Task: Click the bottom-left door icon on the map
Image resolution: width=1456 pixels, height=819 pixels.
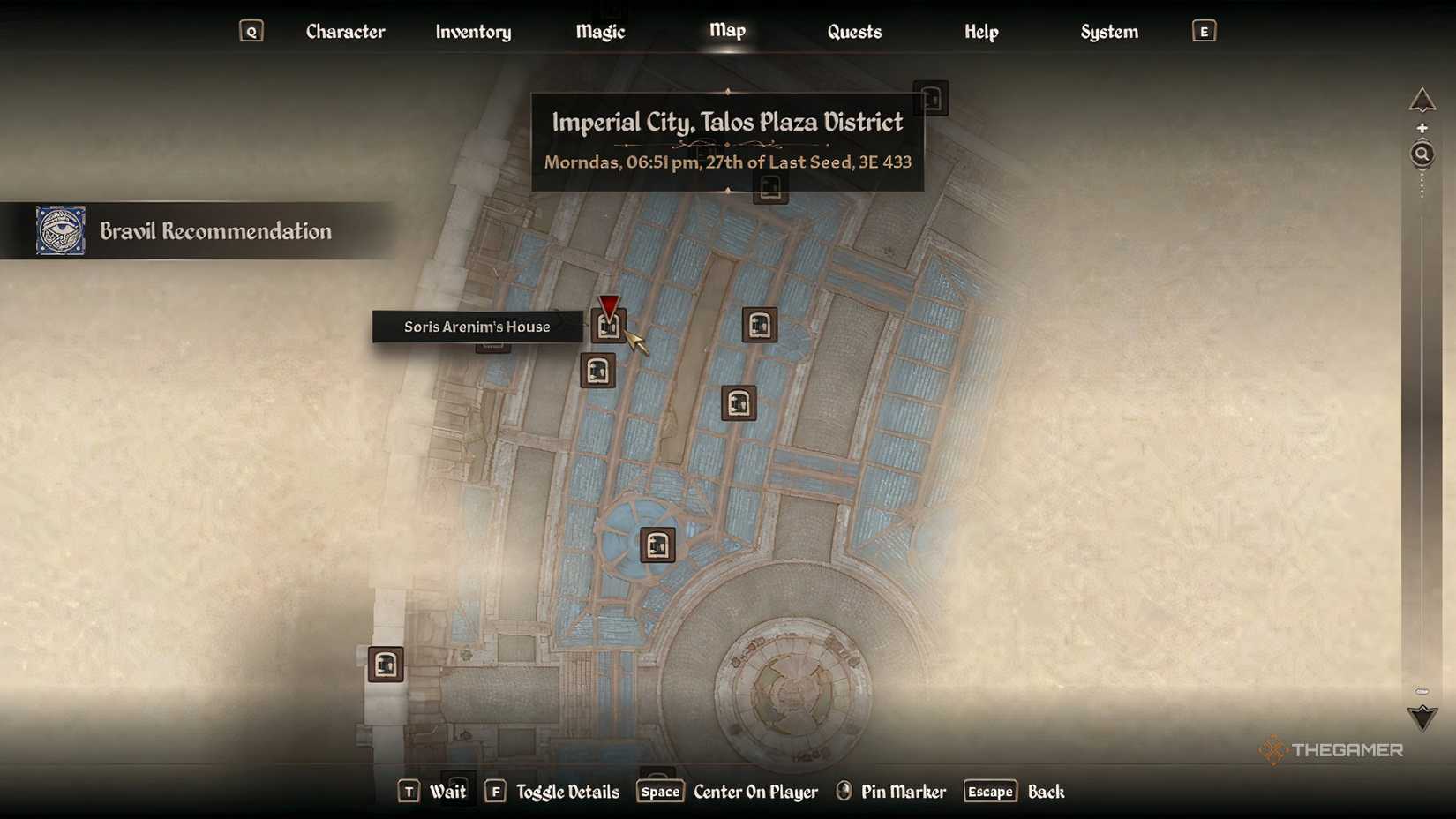Action: [385, 665]
